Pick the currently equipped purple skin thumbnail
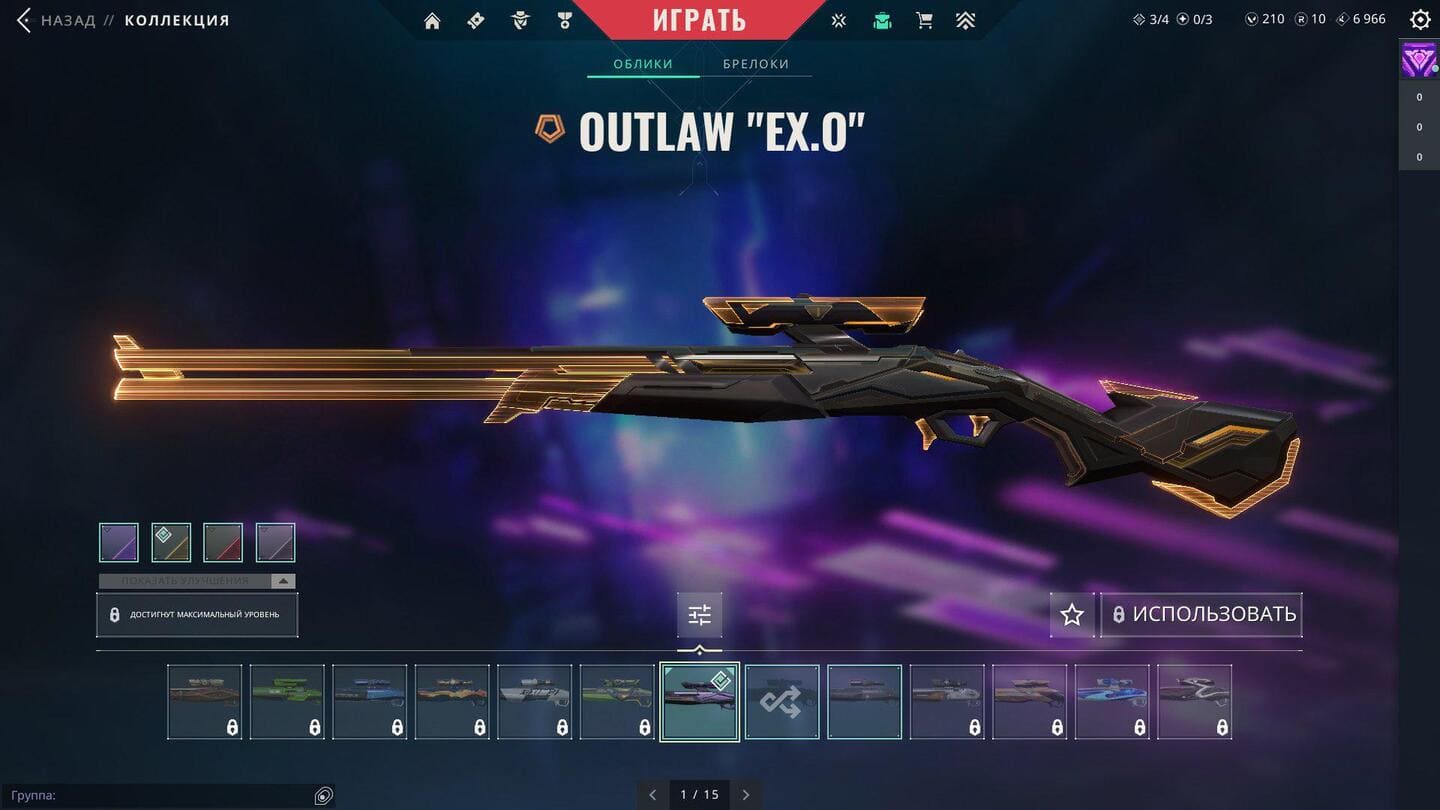This screenshot has width=1440, height=810. click(x=699, y=702)
